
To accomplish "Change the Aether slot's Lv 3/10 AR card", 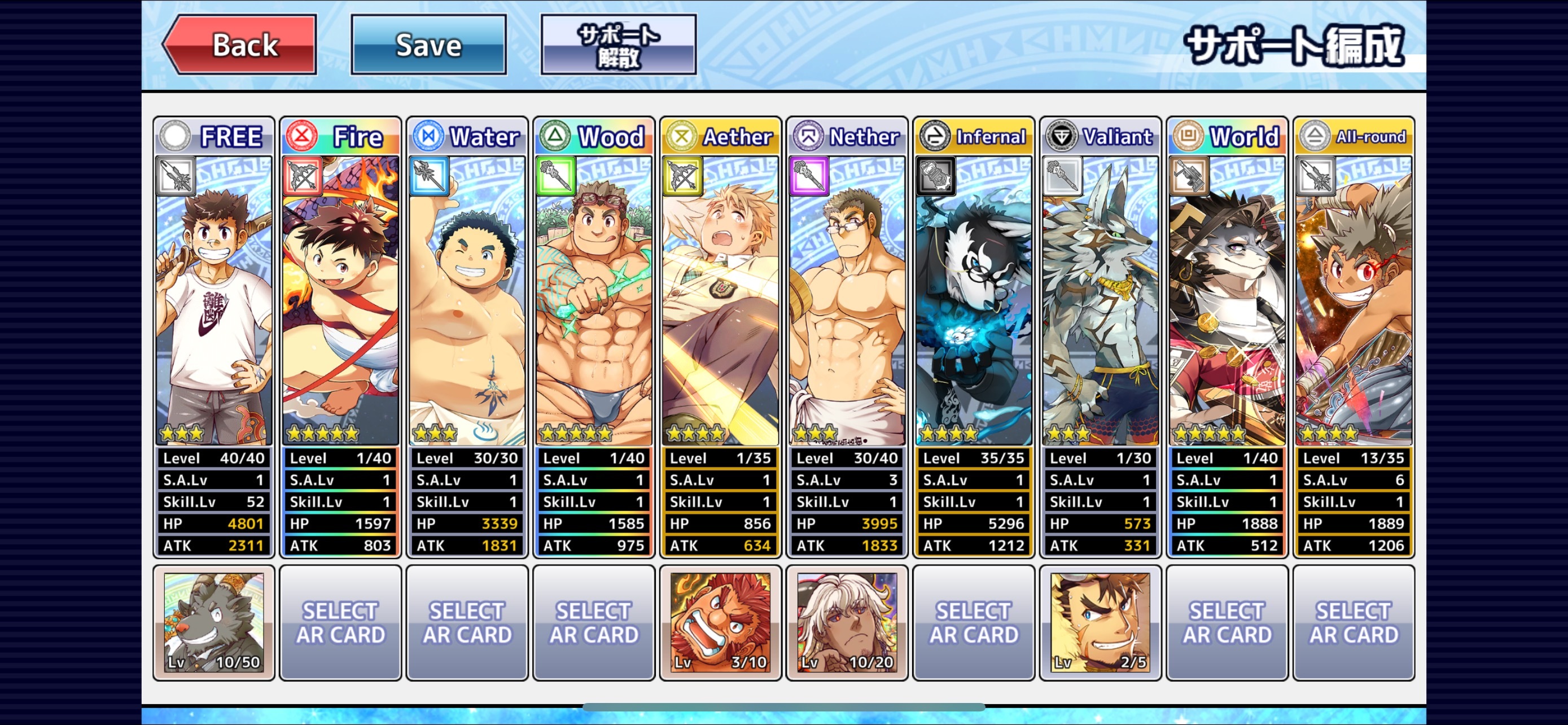I will point(720,622).
